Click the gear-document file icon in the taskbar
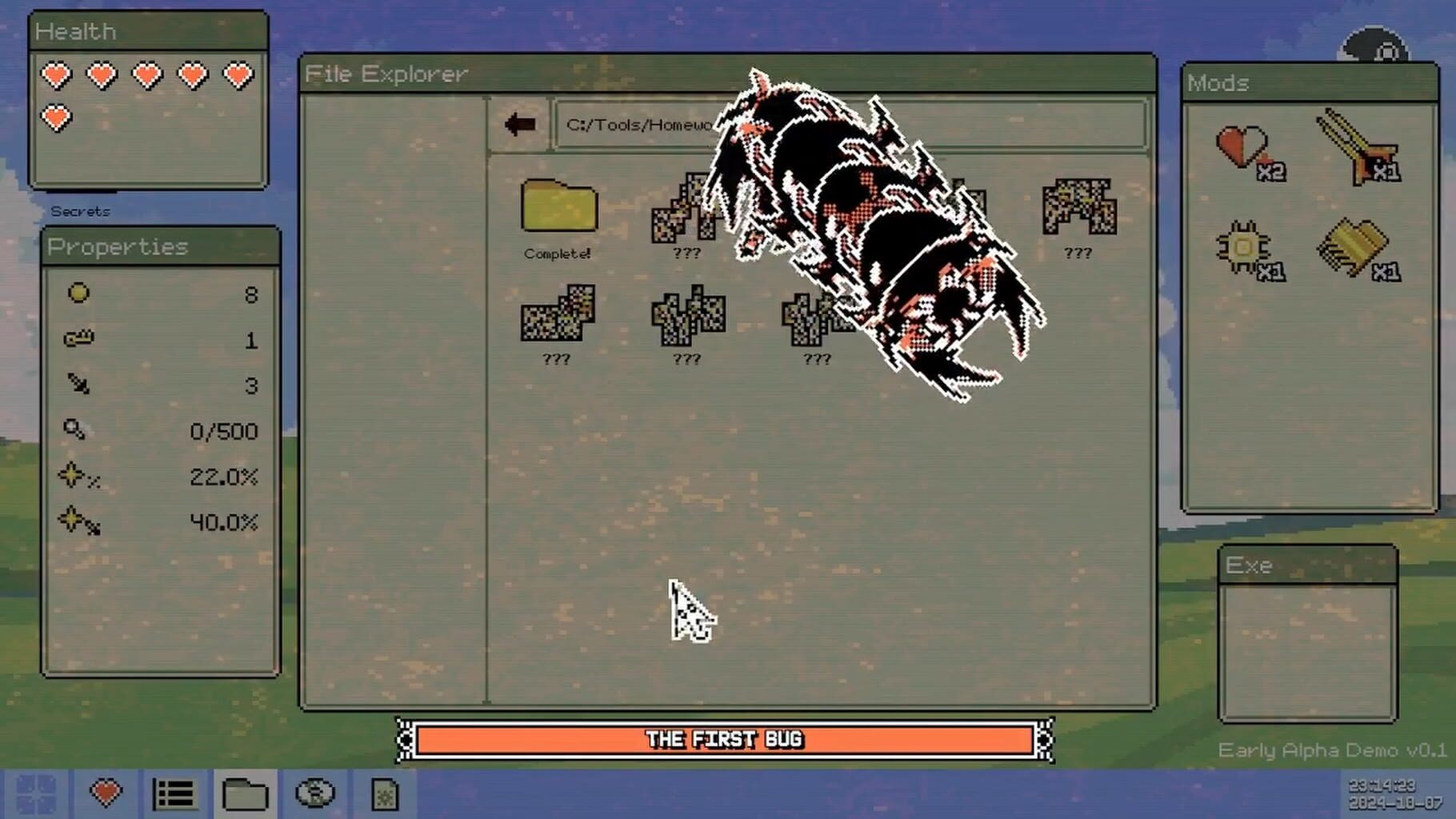 385,794
